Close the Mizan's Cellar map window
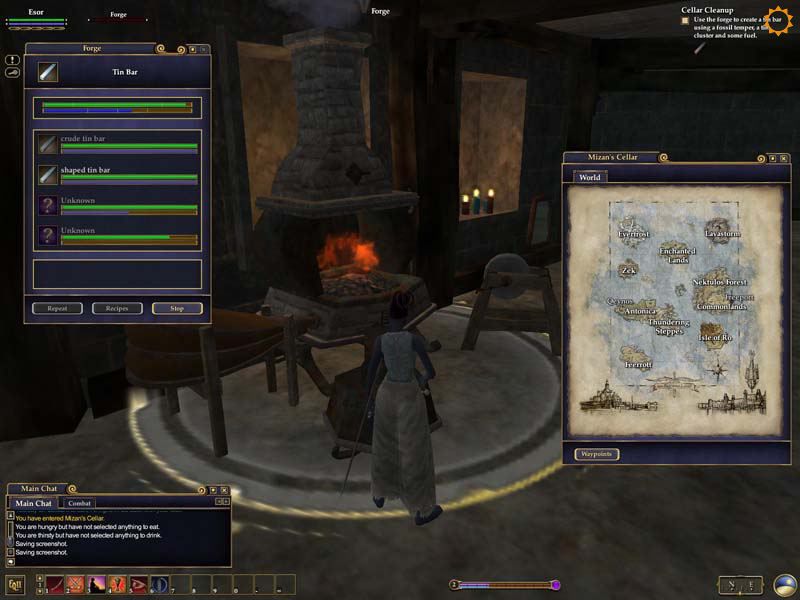This screenshot has width=800, height=600. [x=784, y=158]
